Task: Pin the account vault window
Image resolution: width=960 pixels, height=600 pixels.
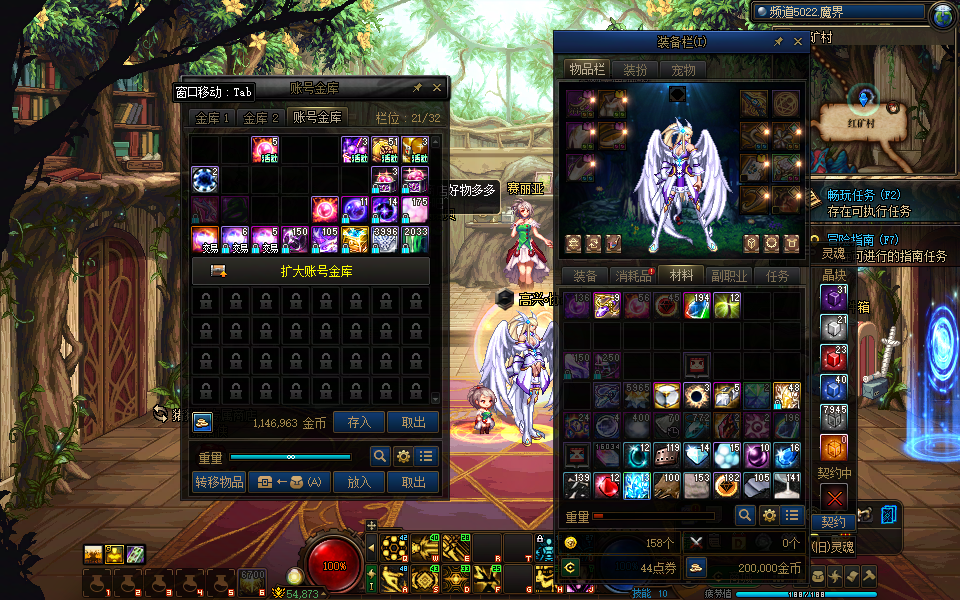Action: click(x=417, y=88)
